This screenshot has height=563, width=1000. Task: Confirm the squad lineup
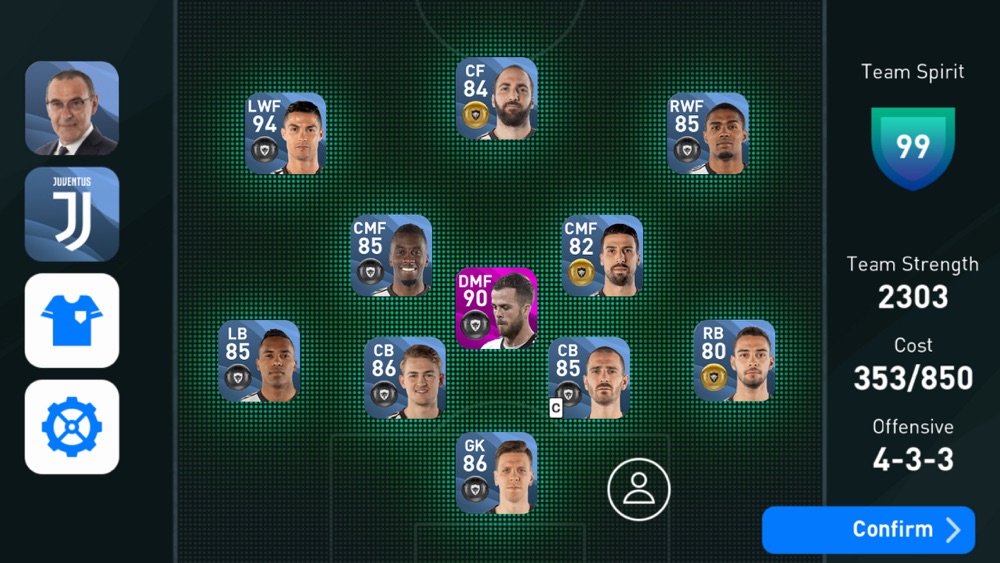click(x=867, y=529)
